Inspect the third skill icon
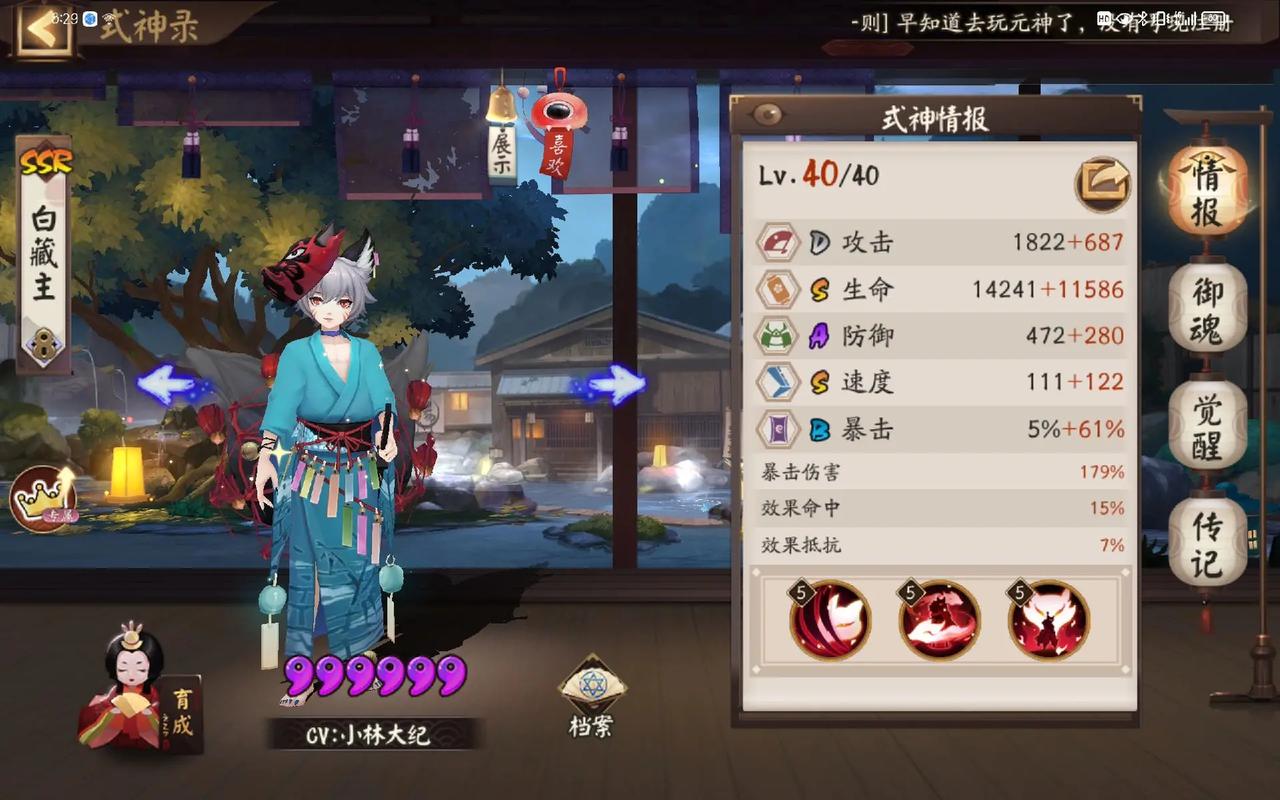 (1048, 620)
